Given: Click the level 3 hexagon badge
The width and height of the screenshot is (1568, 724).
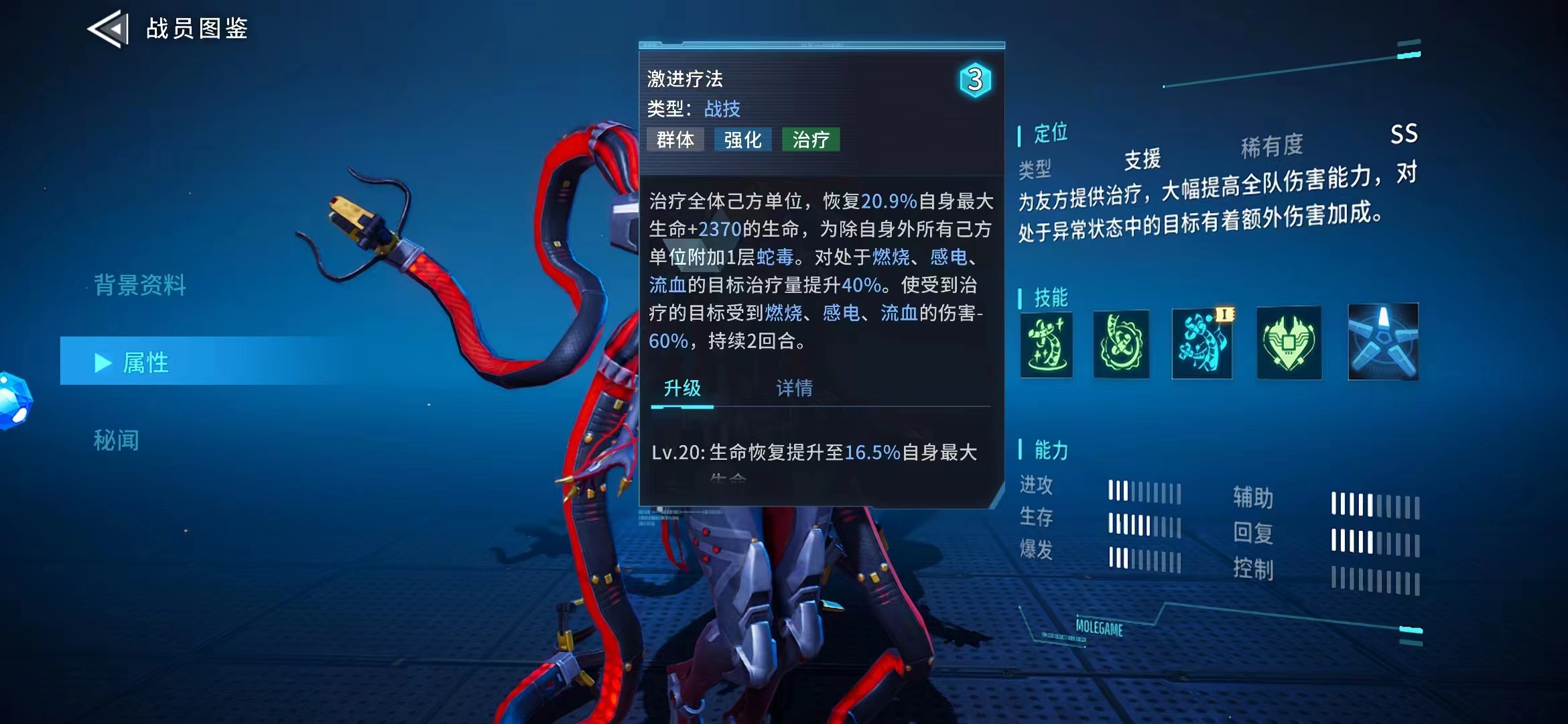Looking at the screenshot, I should coord(976,81).
